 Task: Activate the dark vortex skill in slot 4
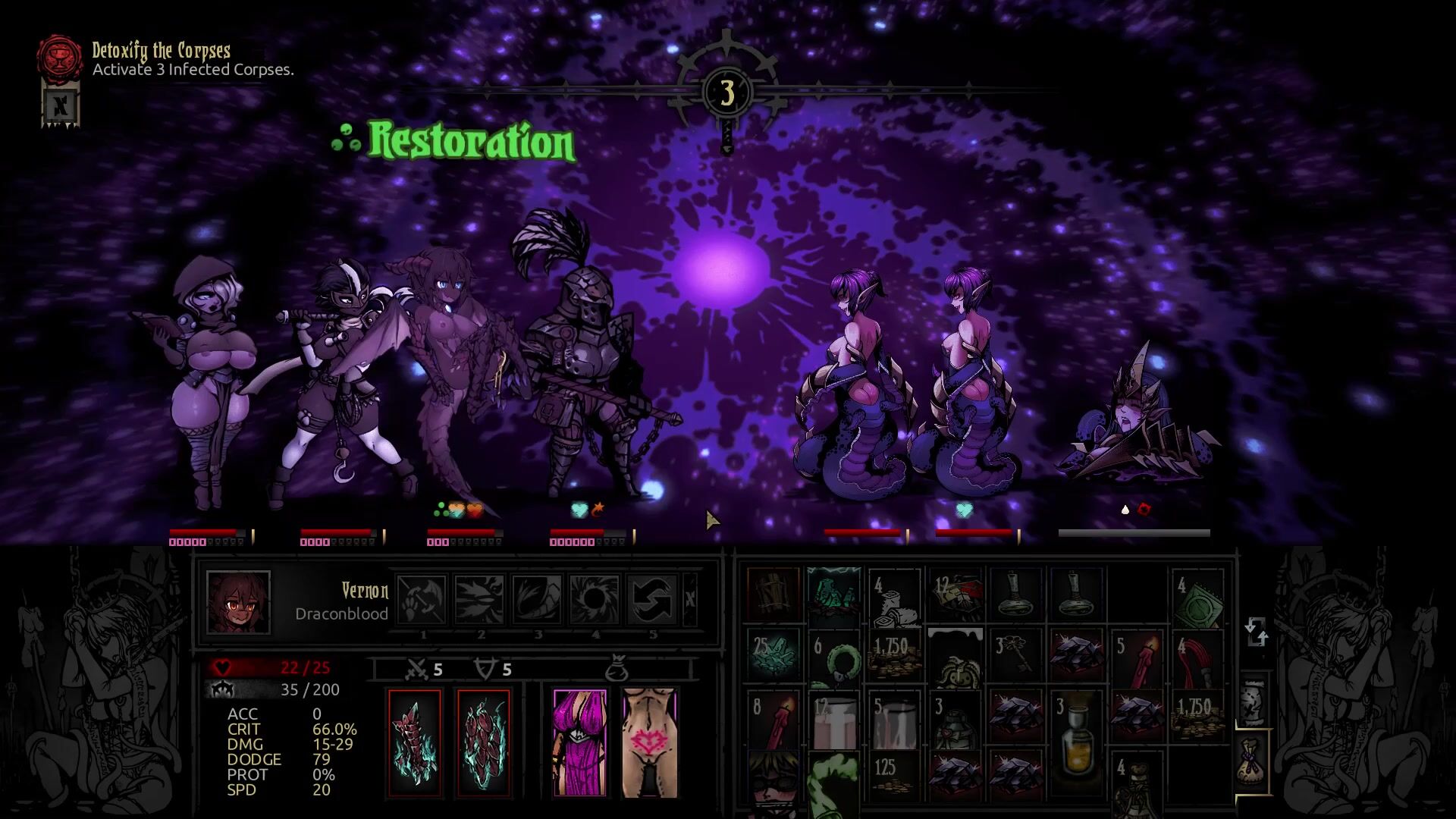595,599
